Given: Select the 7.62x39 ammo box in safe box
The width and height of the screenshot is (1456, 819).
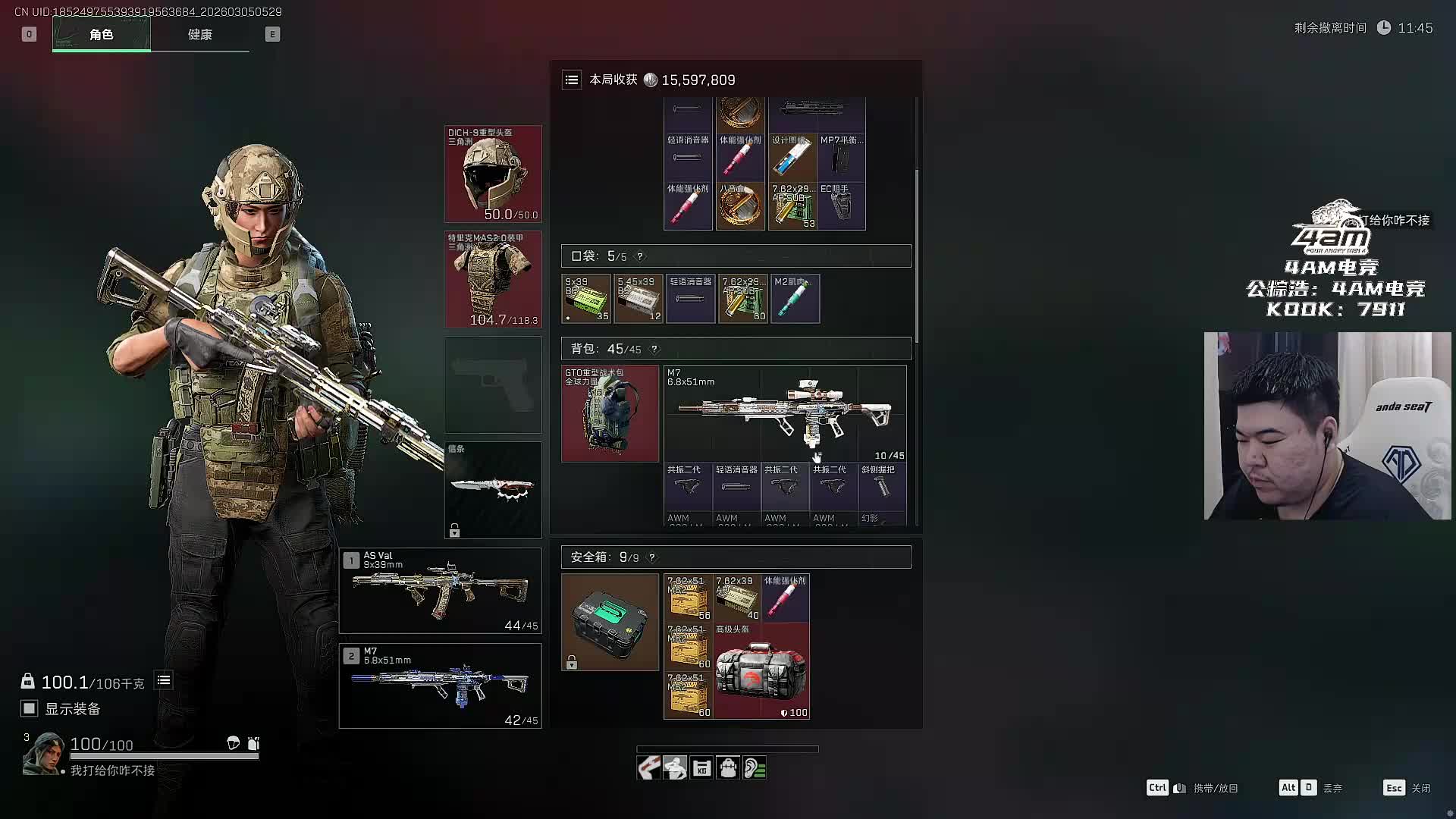Looking at the screenshot, I should 736,598.
